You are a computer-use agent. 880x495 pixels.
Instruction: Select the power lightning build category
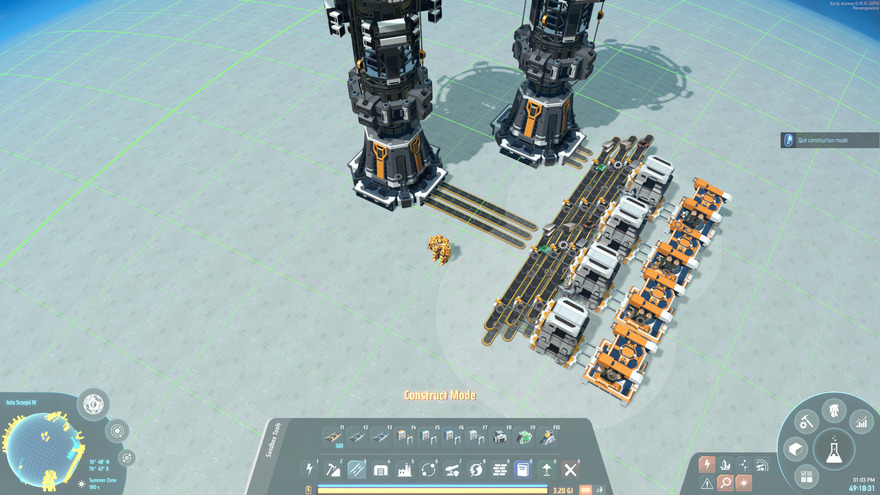pyautogui.click(x=310, y=469)
